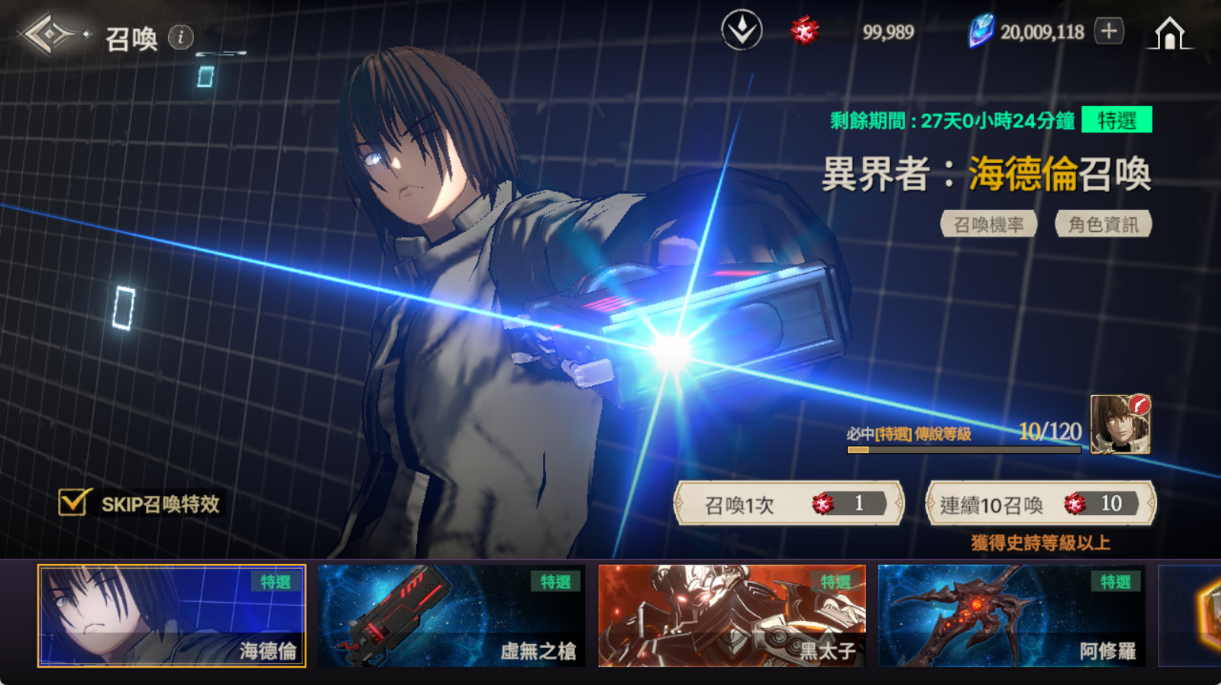
Task: Return to the home screen
Action: (1169, 34)
